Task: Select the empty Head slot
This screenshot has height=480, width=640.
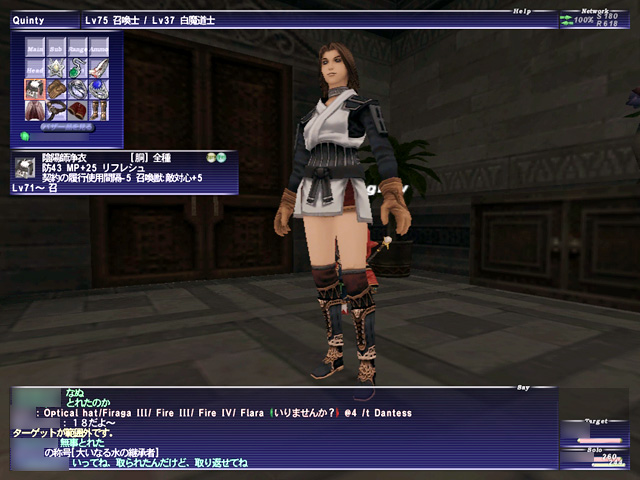Action: pos(35,68)
